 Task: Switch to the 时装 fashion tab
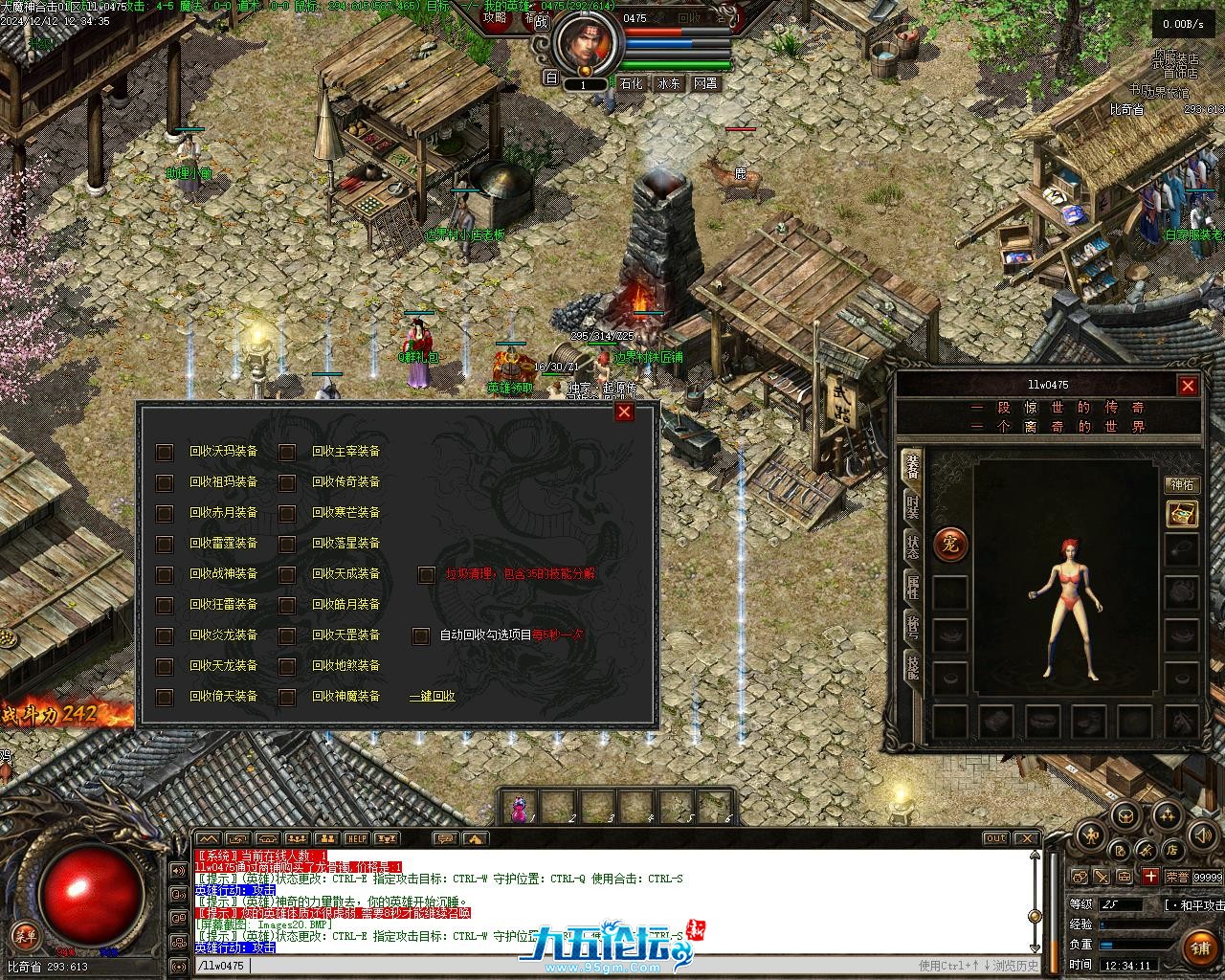pyautogui.click(x=913, y=507)
